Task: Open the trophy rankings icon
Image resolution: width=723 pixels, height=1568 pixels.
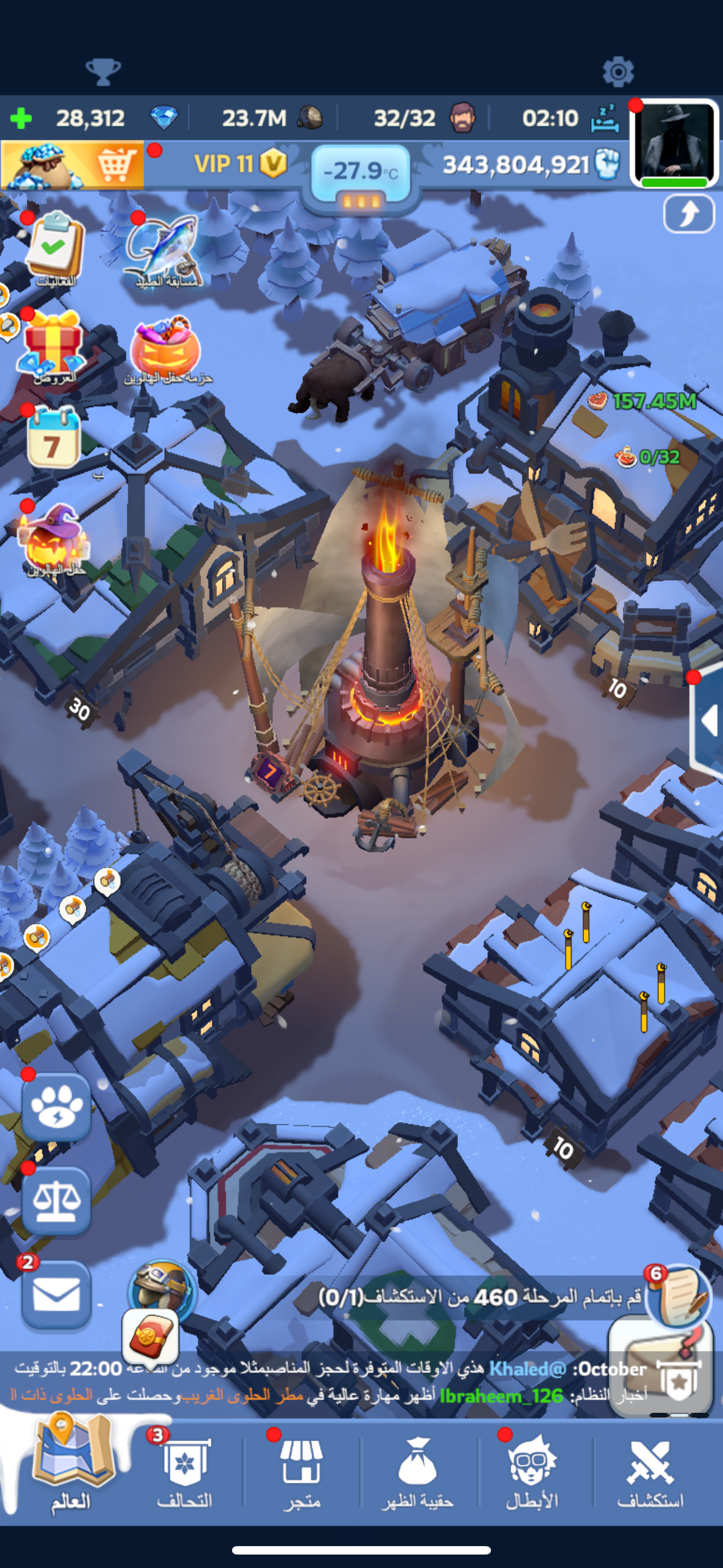Action: [103, 72]
